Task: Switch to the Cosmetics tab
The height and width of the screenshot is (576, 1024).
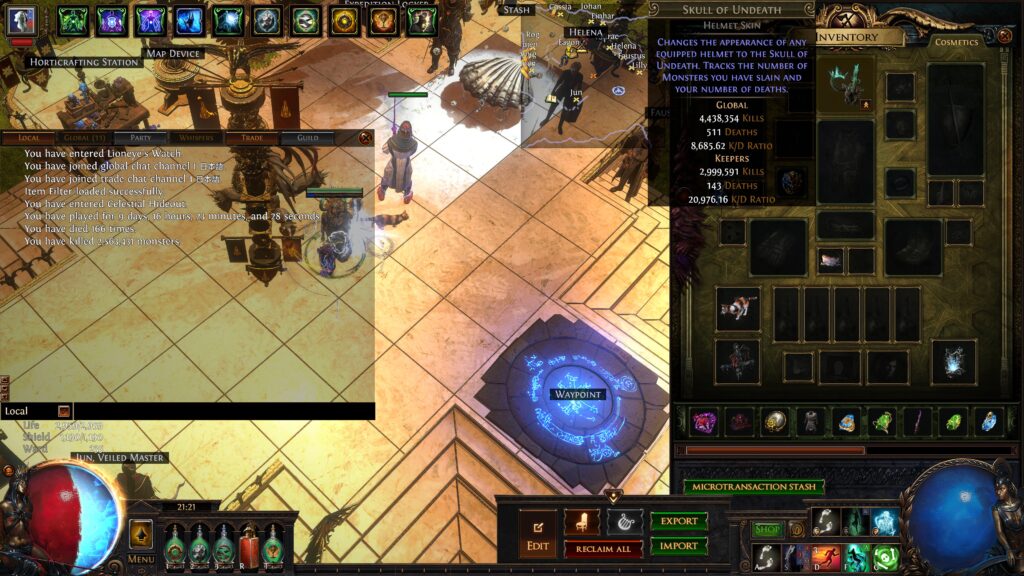Action: [956, 42]
